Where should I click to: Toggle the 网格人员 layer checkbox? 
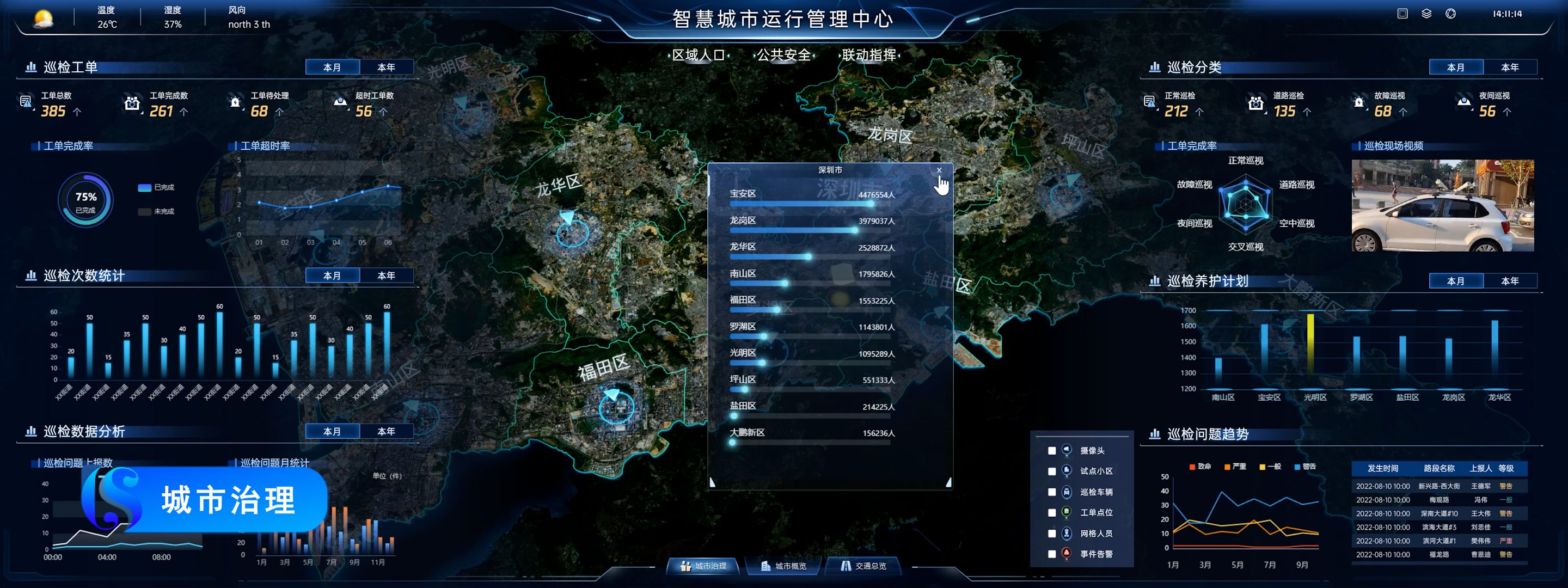1052,534
